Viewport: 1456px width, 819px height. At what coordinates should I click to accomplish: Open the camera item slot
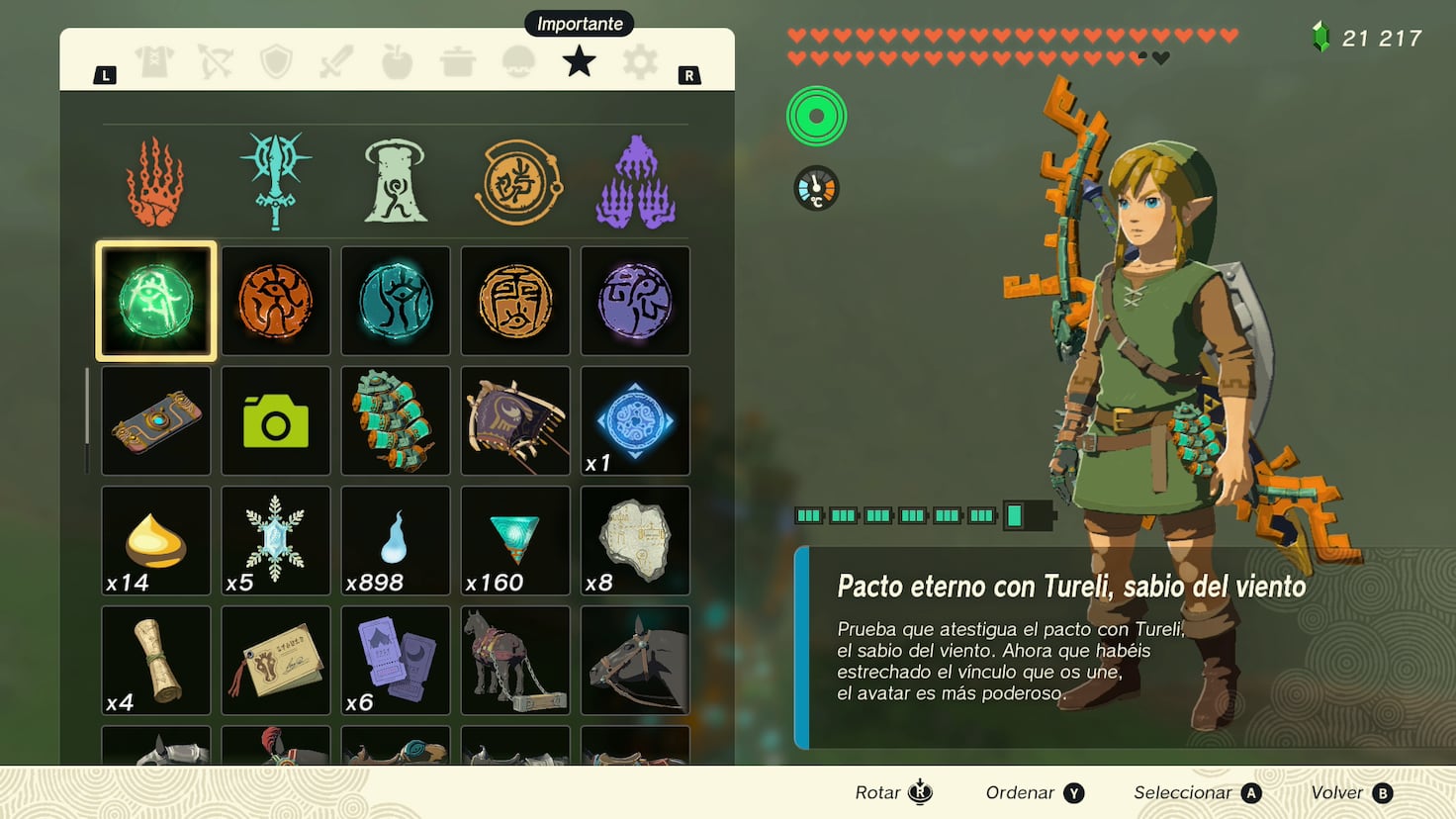coord(276,420)
